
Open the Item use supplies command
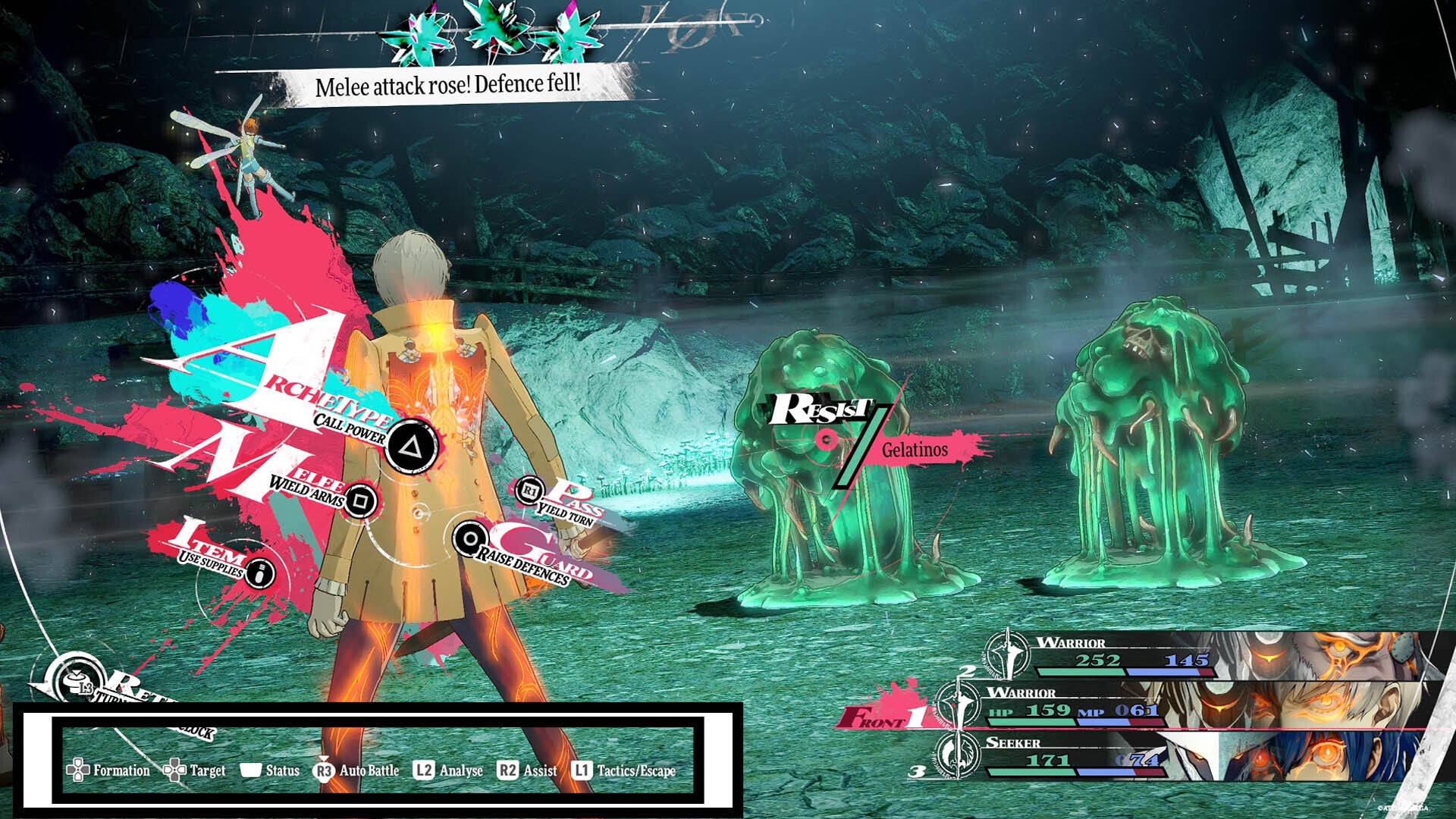[259, 572]
